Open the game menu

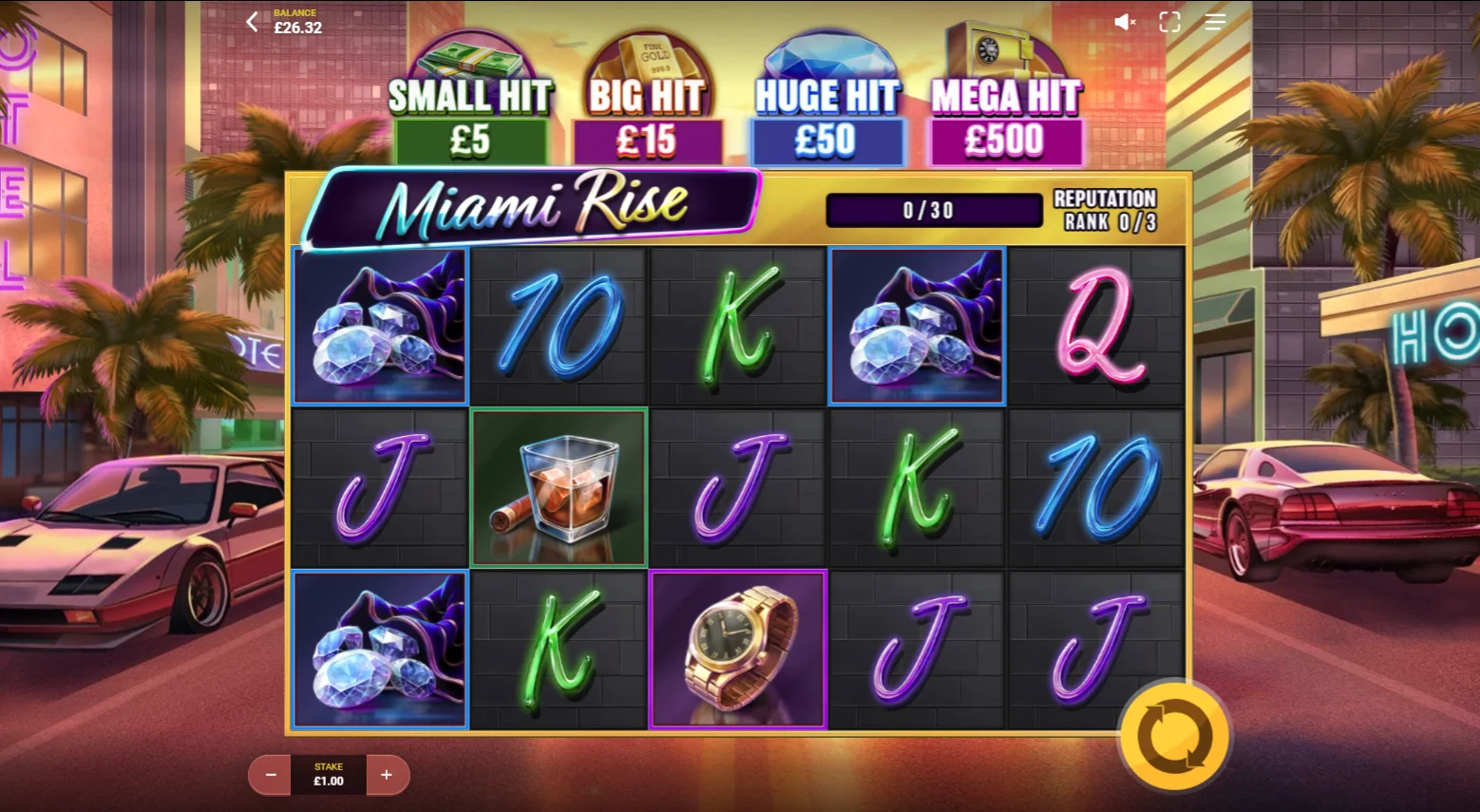click(x=1214, y=23)
